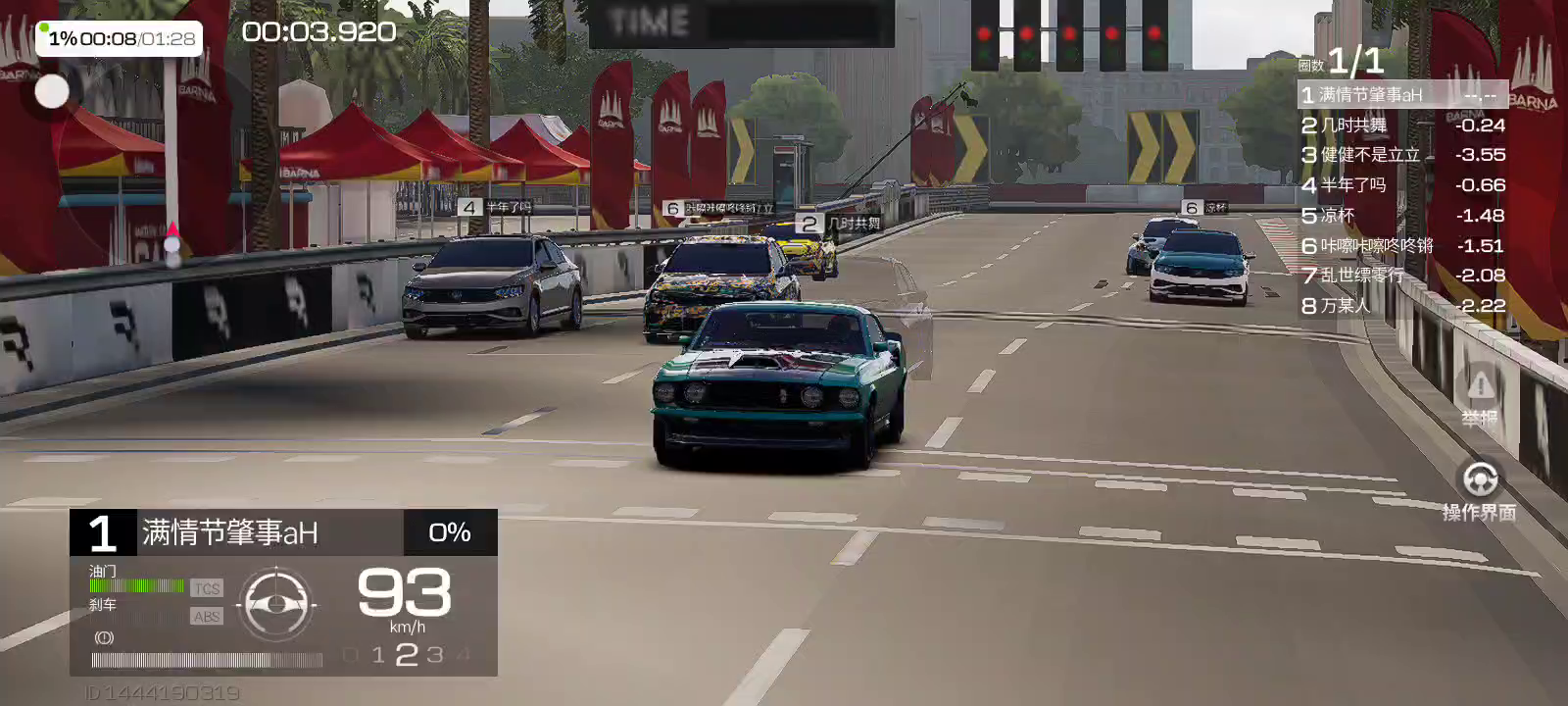Viewport: 1568px width, 706px height.
Task: Choose 健健不是立立 from the standings list
Action: [1401, 155]
